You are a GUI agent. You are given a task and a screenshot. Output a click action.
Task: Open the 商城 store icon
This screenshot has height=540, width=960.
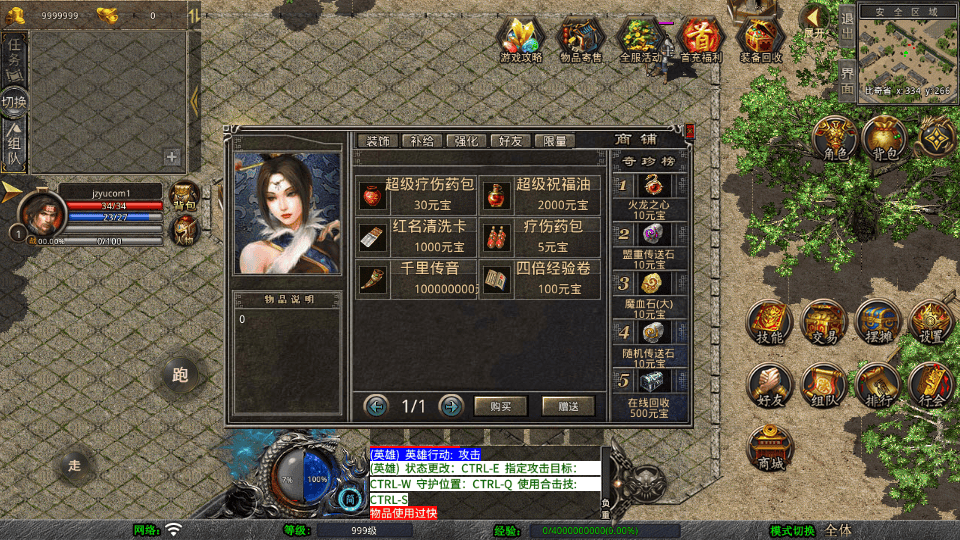tap(770, 447)
